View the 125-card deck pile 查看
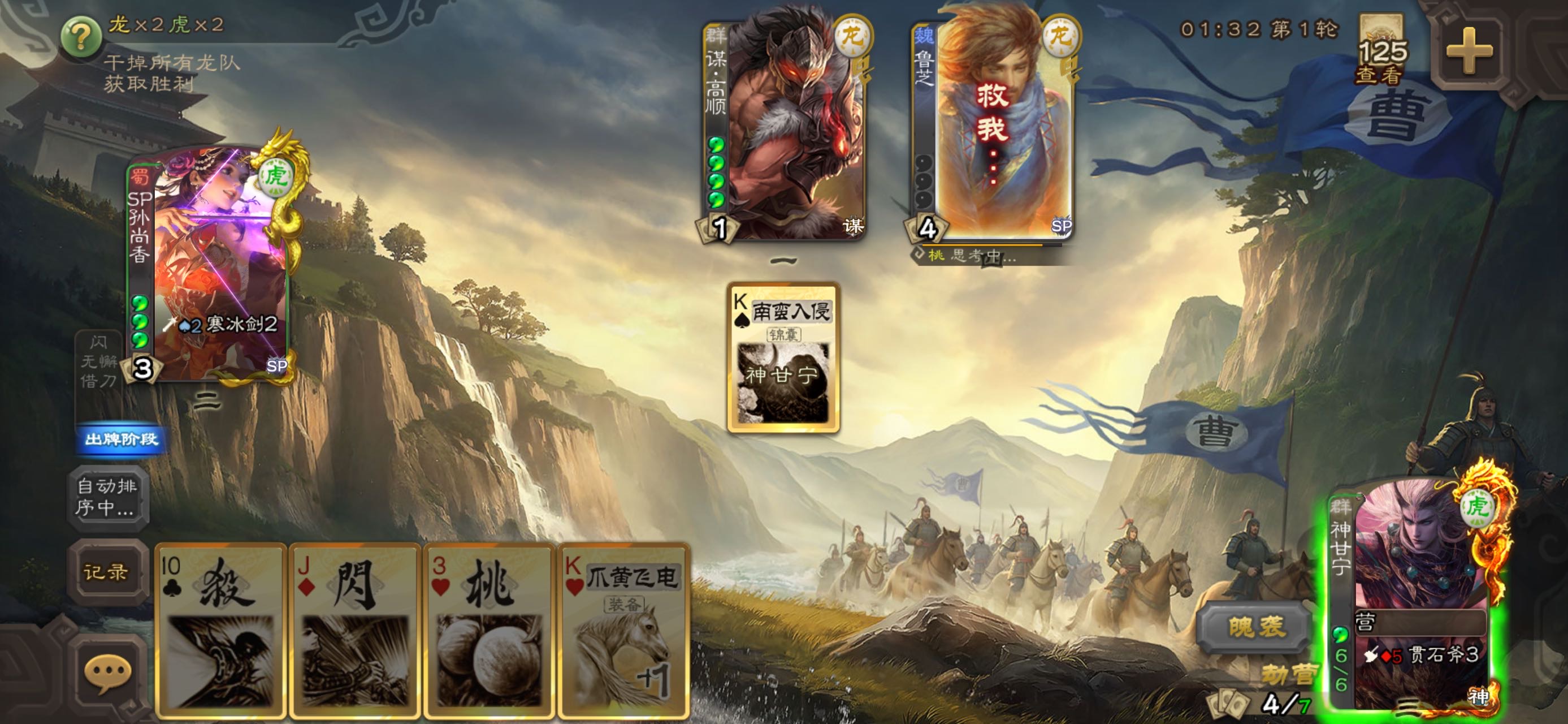This screenshot has width=1568, height=724. pos(1381,52)
